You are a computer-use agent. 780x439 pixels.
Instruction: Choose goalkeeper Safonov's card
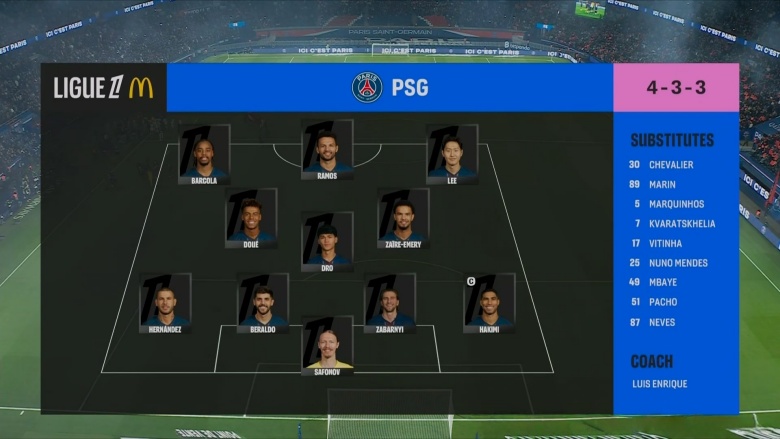click(327, 343)
